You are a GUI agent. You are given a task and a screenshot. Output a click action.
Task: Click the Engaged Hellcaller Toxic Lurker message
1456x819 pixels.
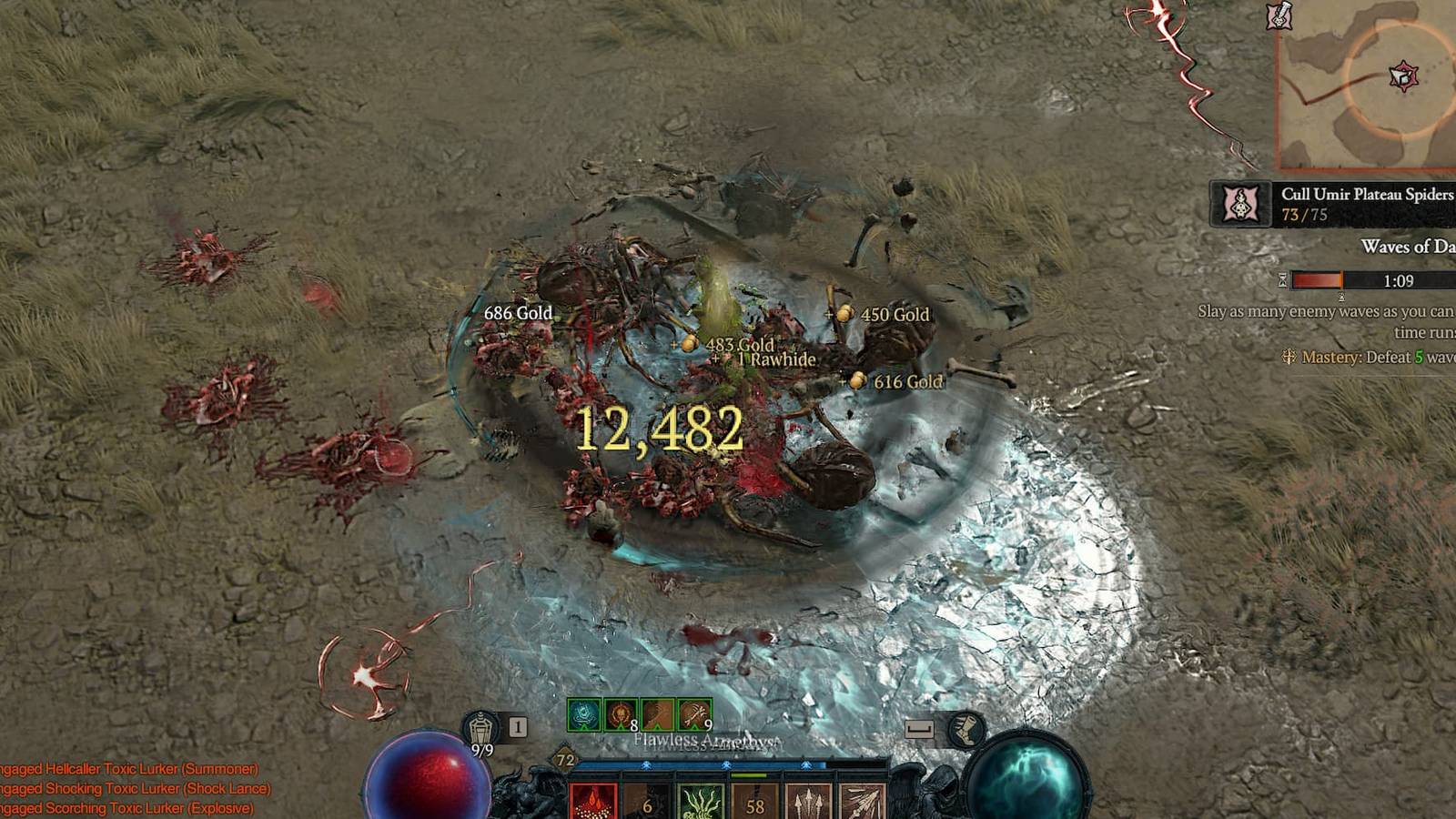point(127,767)
